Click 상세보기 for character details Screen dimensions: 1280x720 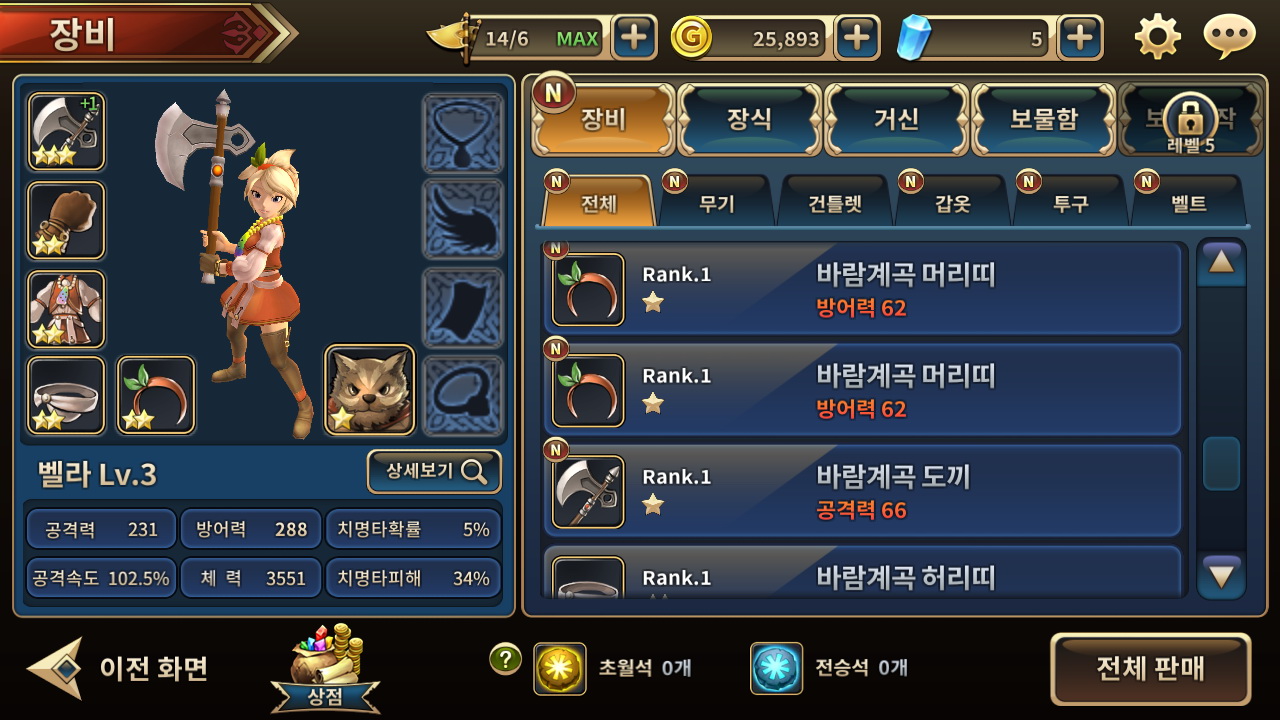pos(433,472)
